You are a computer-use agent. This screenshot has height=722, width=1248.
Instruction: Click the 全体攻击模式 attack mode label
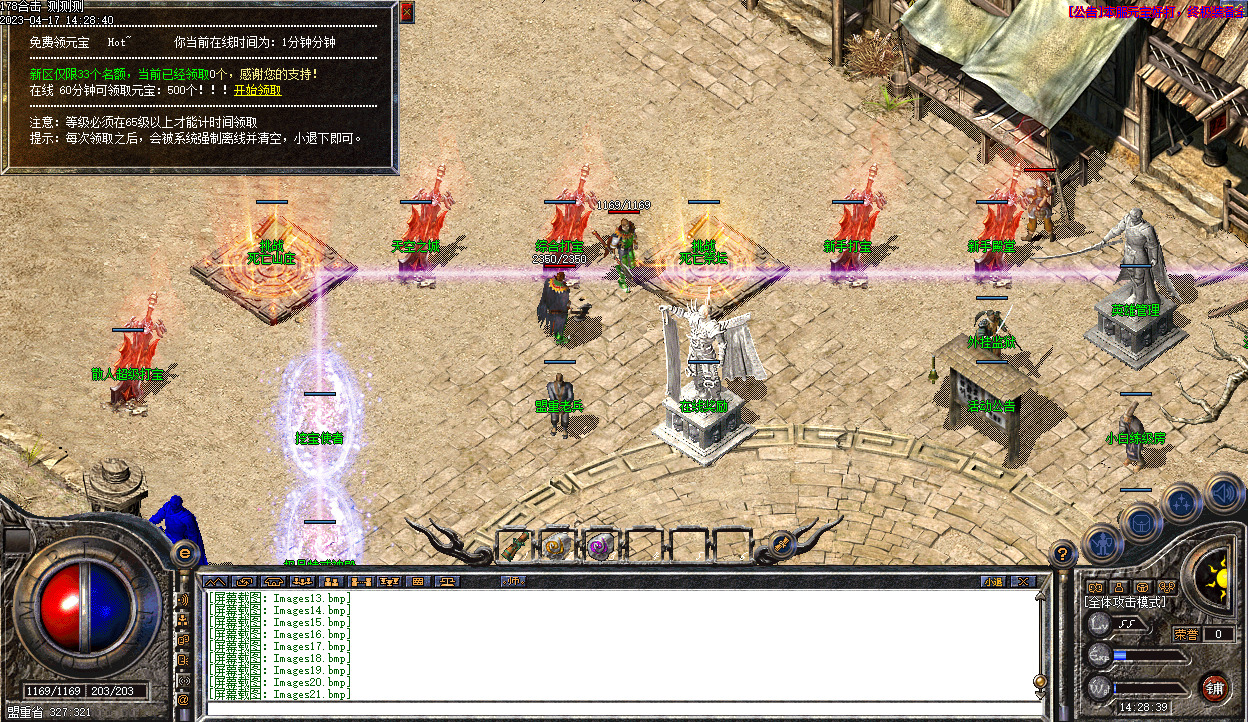(1126, 602)
